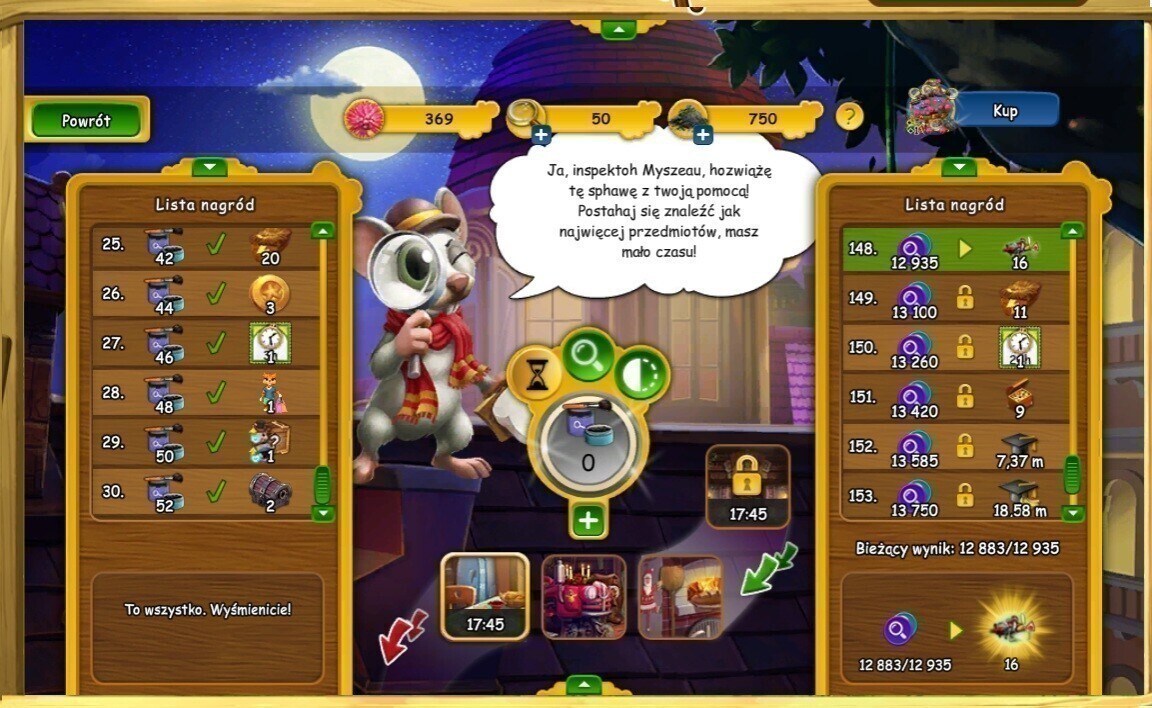Click the bottom-center green arrow tab
1152x708 pixels.
[x=583, y=685]
